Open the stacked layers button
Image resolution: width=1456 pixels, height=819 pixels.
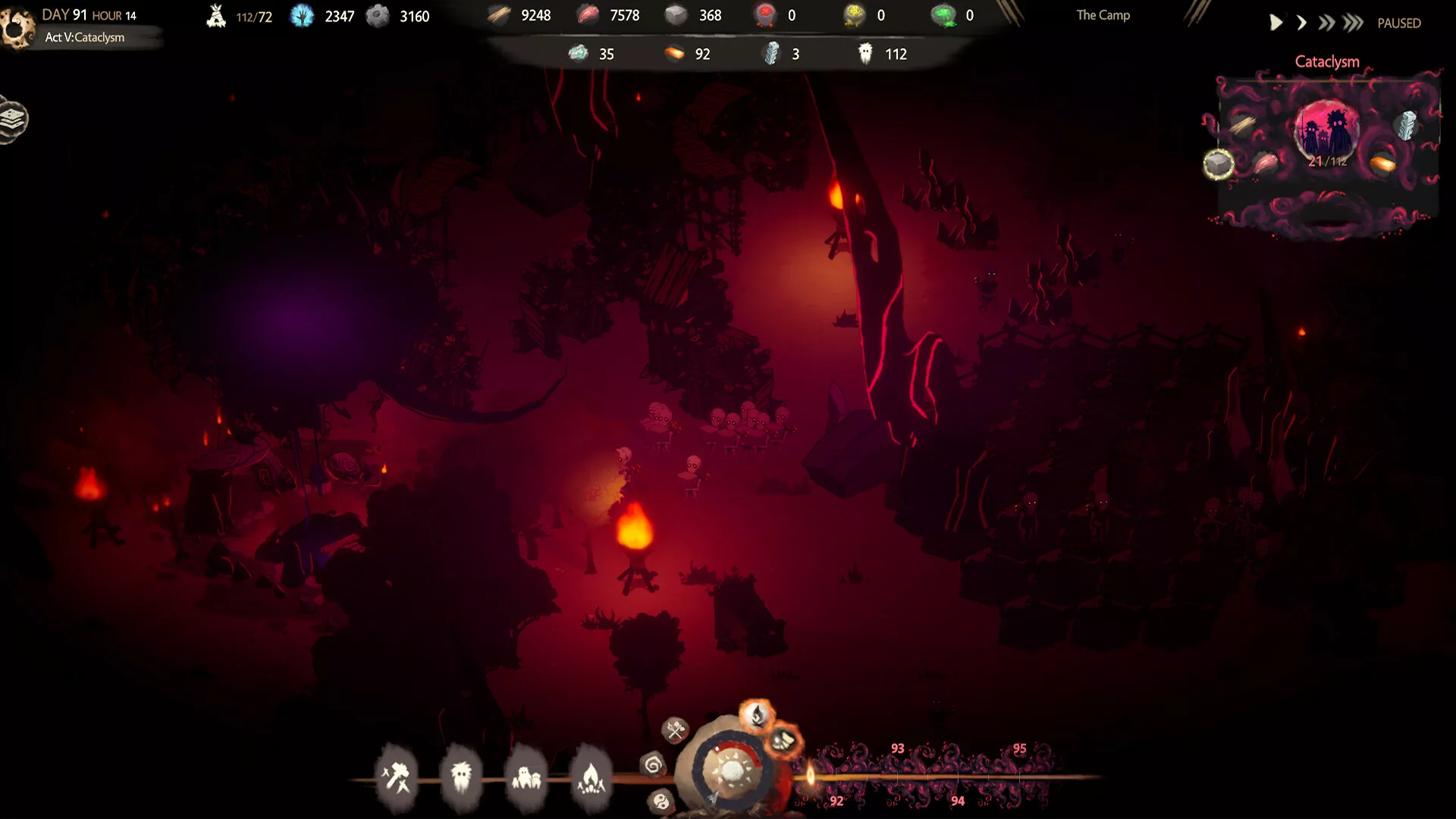click(14, 119)
